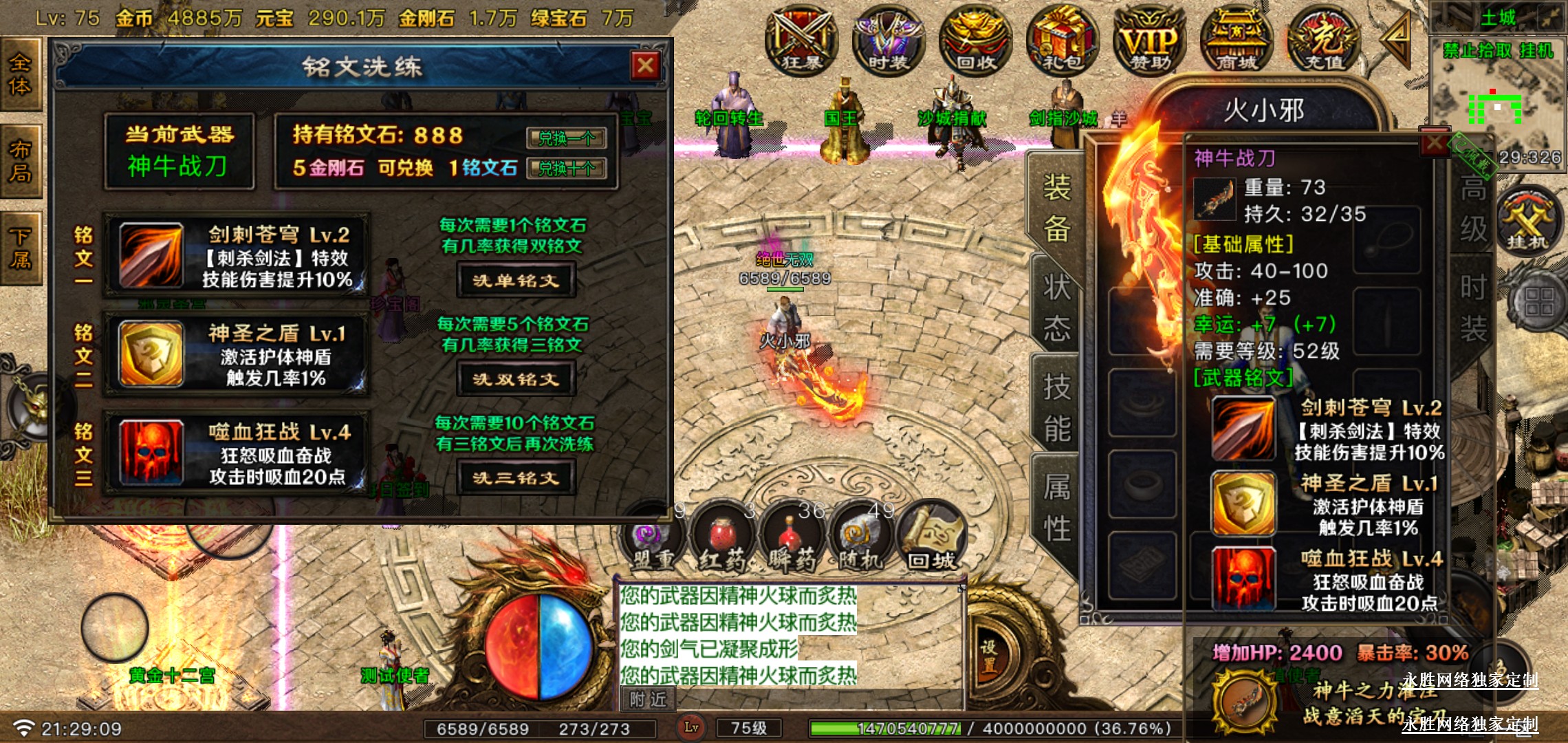
Task: Open the 回收 recycle icon
Action: (975, 40)
